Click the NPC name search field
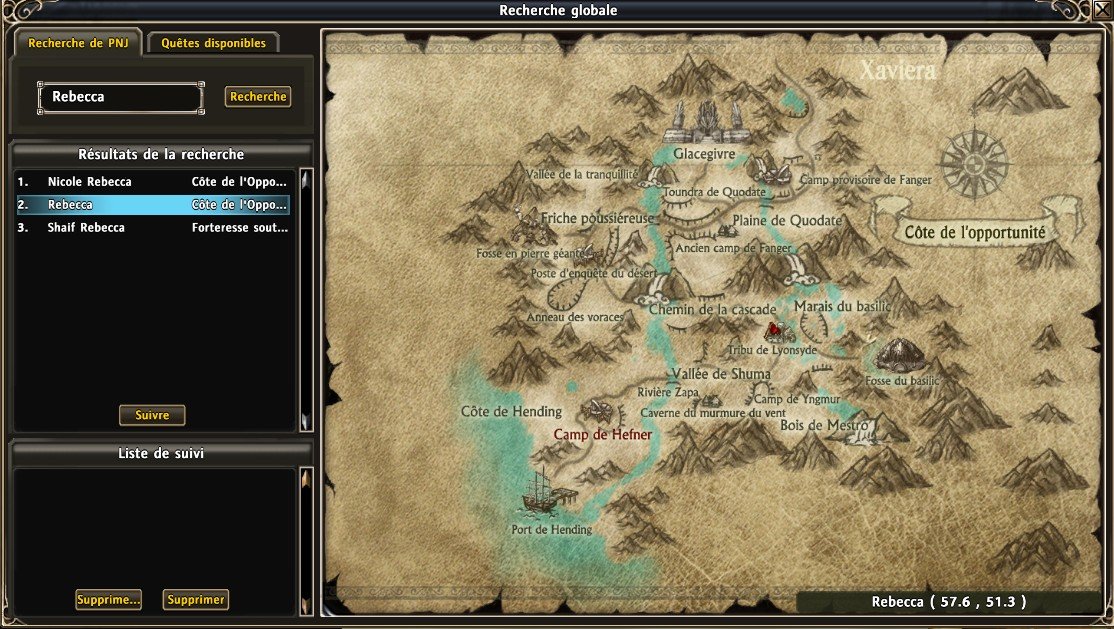 [x=120, y=97]
